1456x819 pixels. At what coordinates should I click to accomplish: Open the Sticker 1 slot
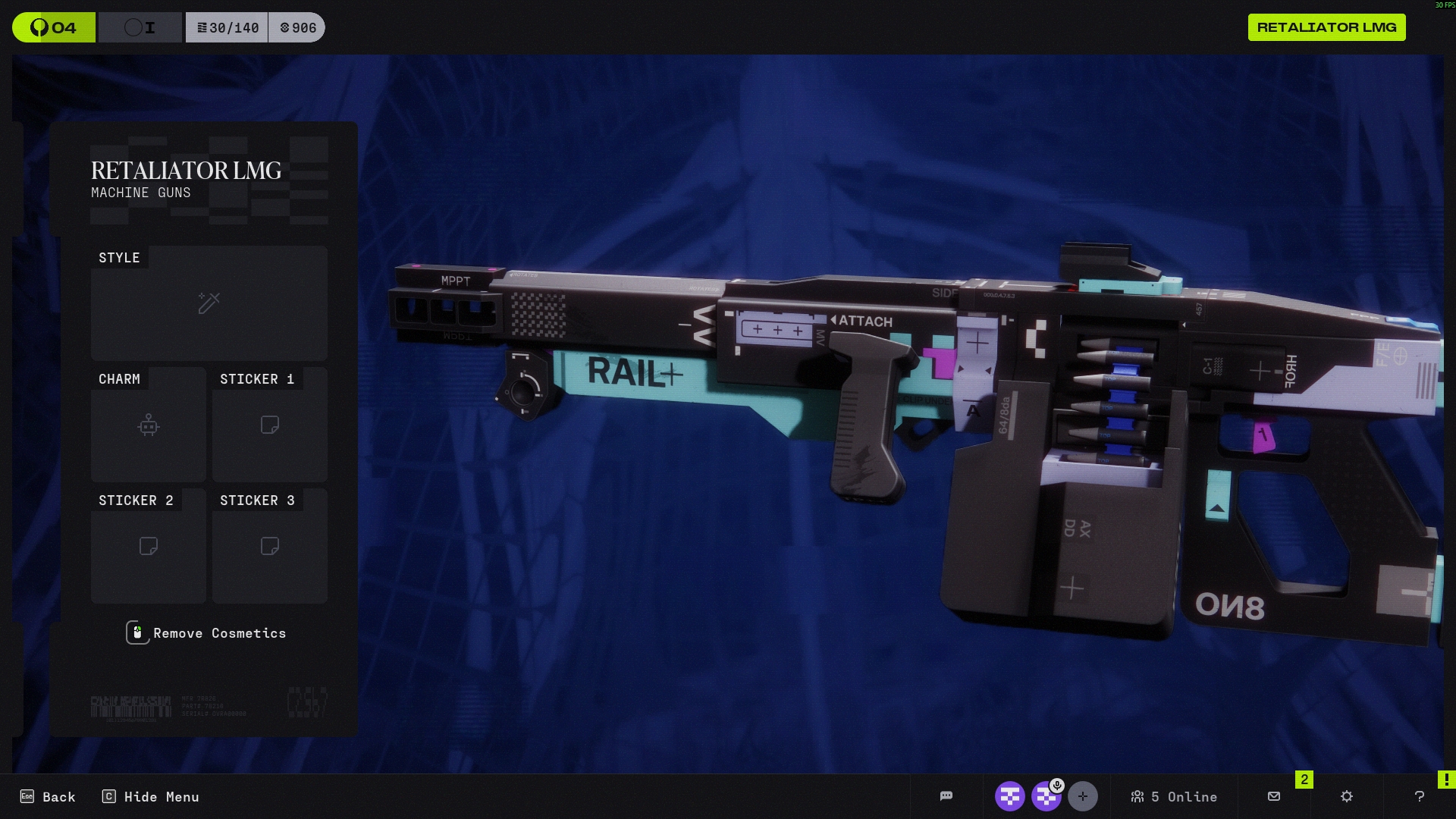click(x=269, y=425)
